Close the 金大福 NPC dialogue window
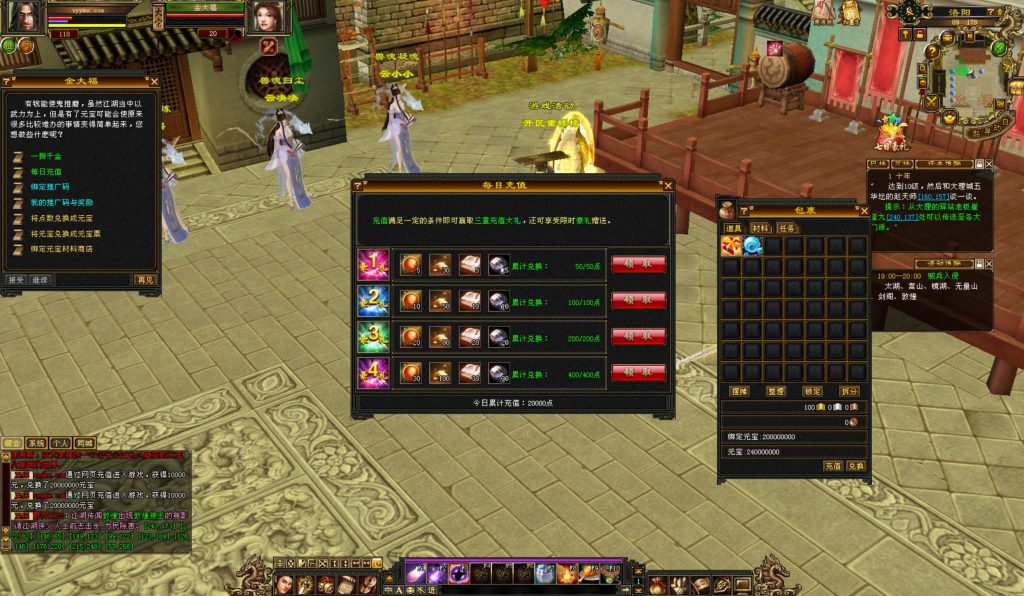This screenshot has height=596, width=1024. 153,81
